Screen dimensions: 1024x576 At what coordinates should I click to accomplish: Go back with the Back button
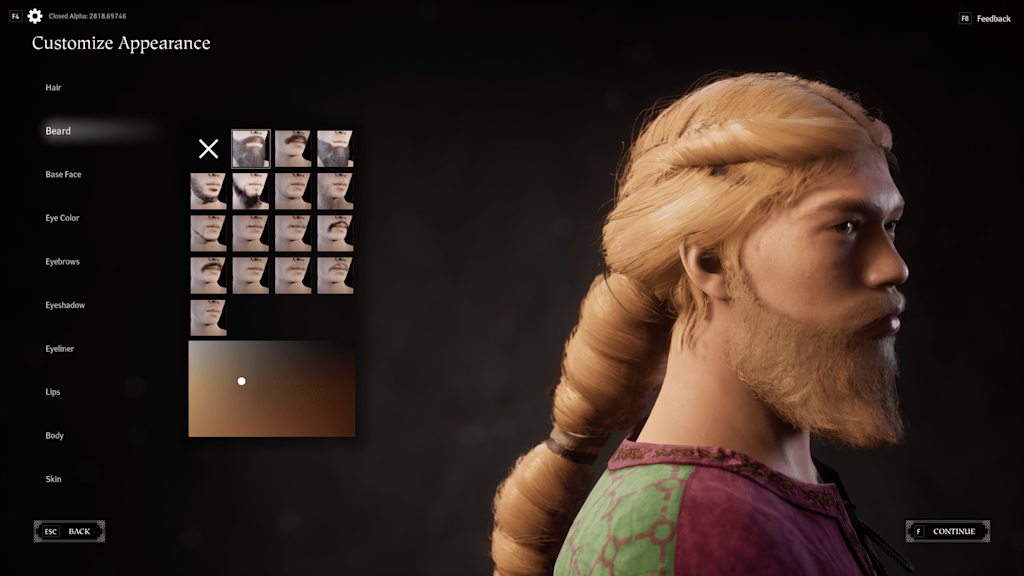(x=69, y=532)
